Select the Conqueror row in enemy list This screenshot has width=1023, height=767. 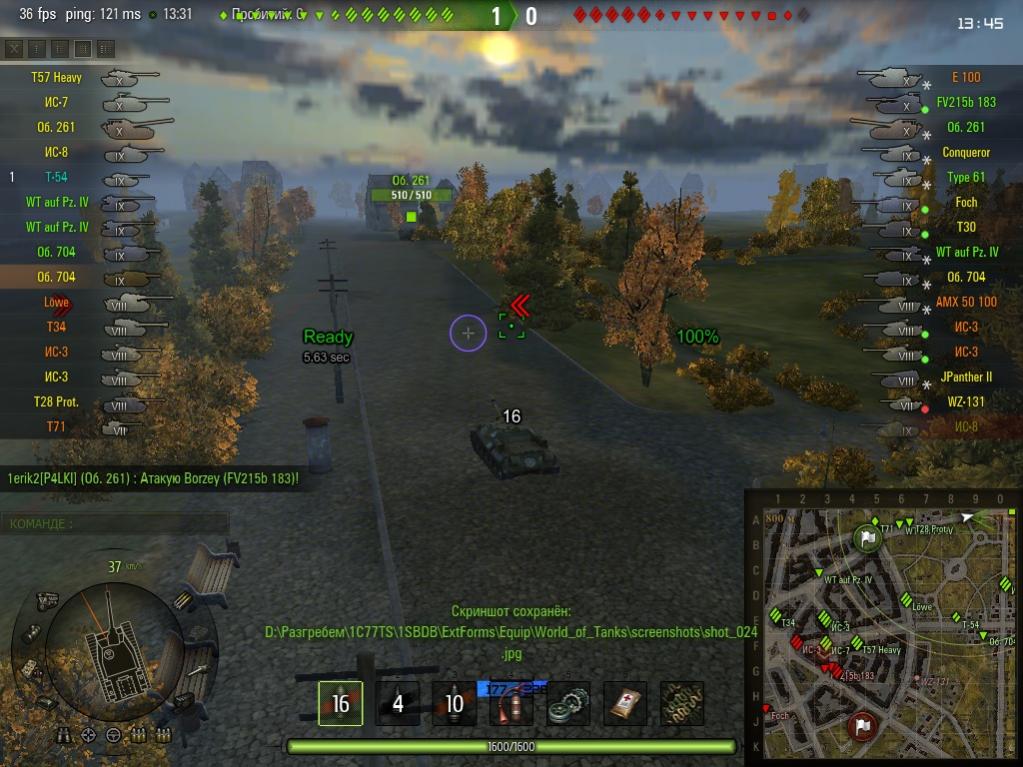[965, 152]
